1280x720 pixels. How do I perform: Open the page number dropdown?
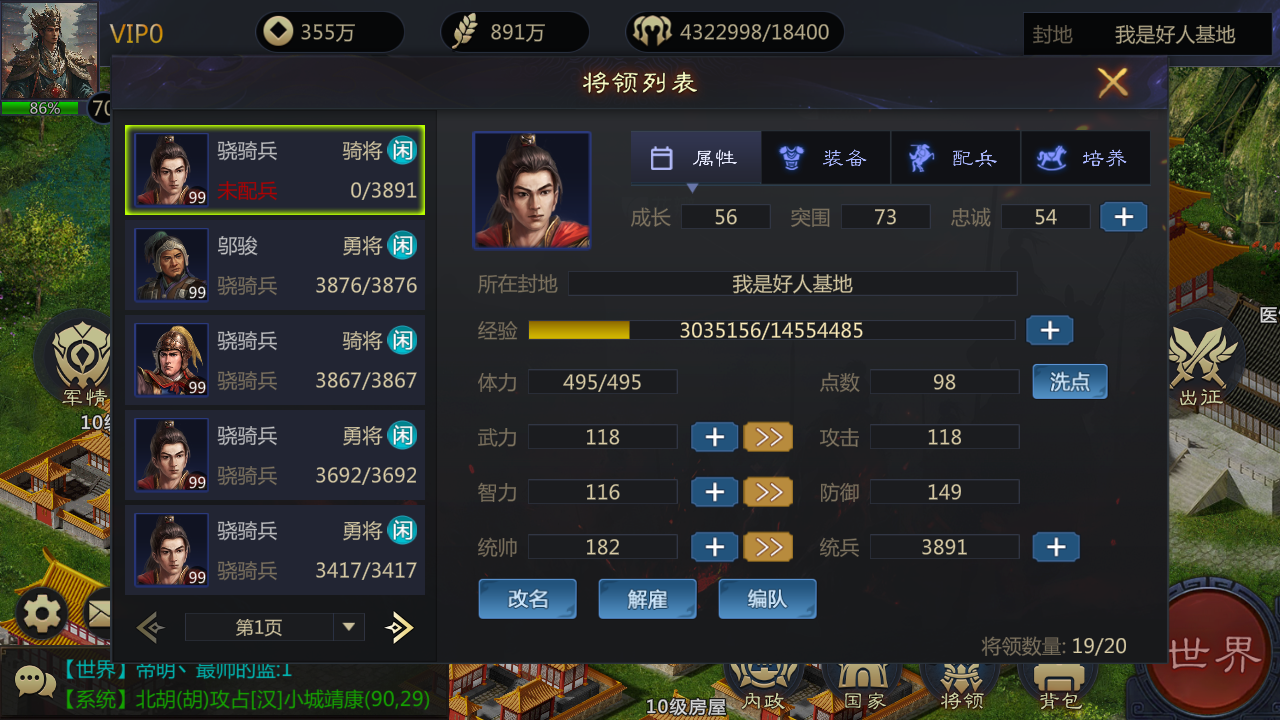(349, 627)
